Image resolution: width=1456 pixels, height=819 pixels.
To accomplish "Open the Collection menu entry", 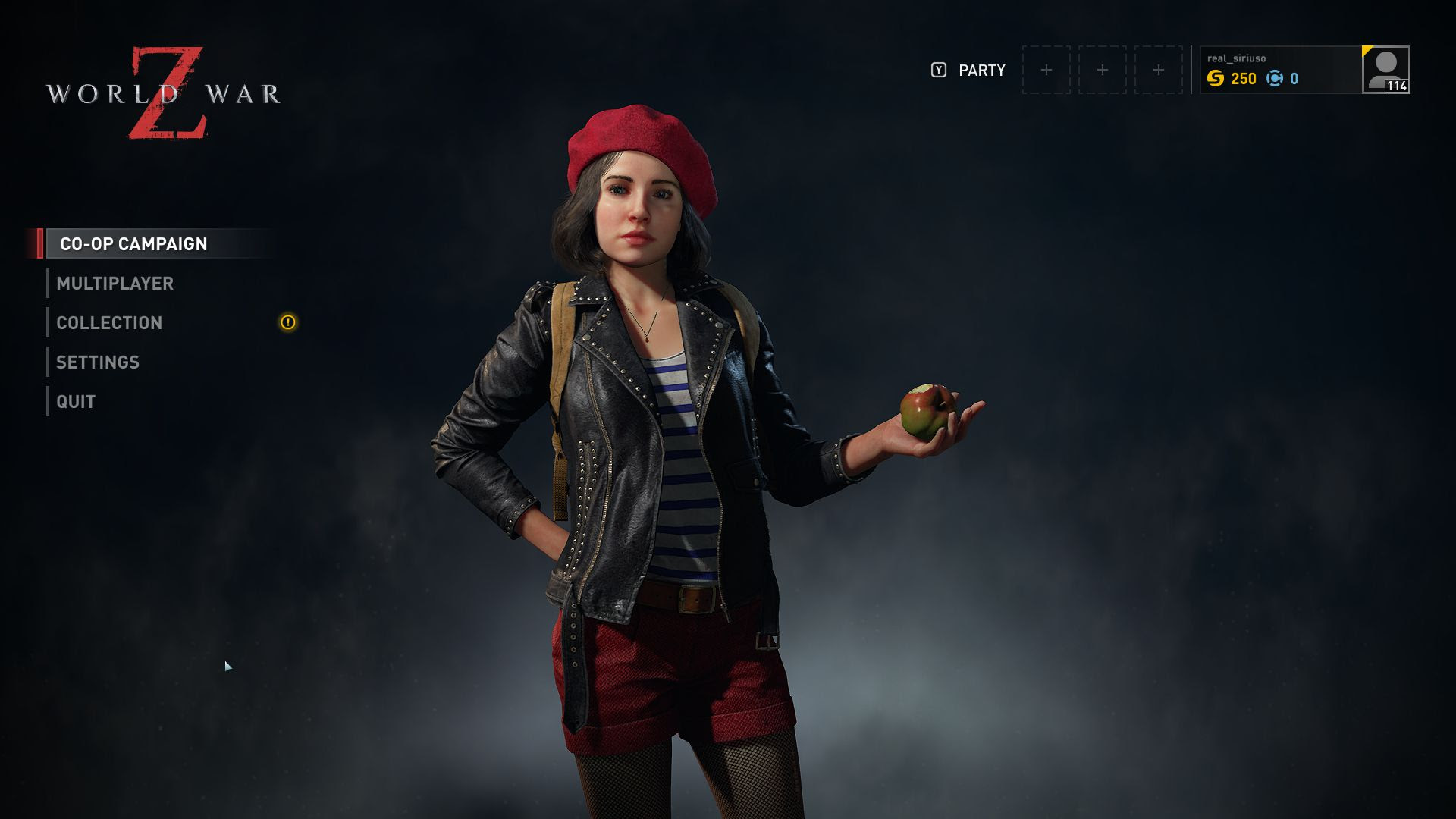I will 109,322.
